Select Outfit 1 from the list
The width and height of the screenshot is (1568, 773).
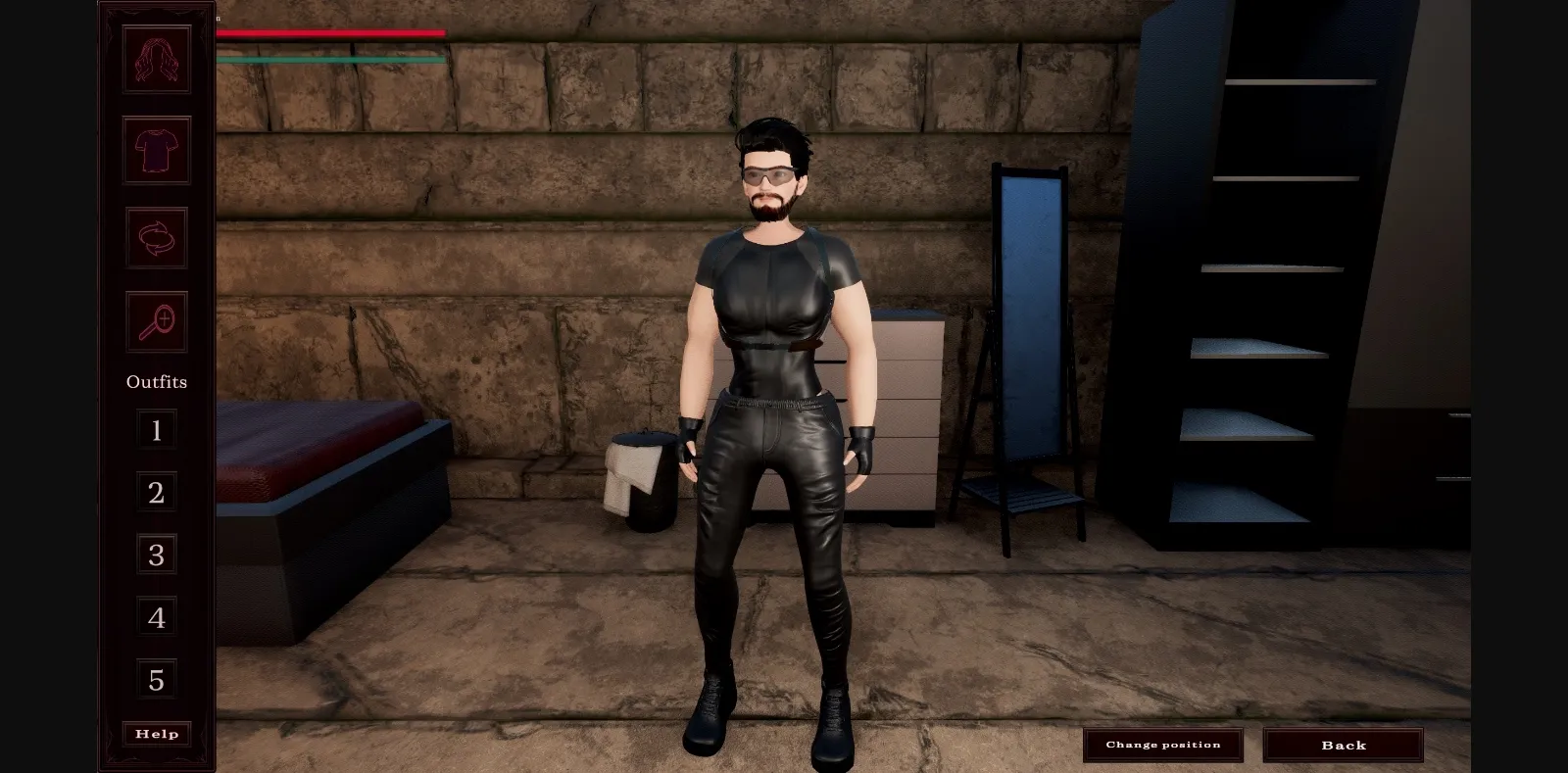155,430
